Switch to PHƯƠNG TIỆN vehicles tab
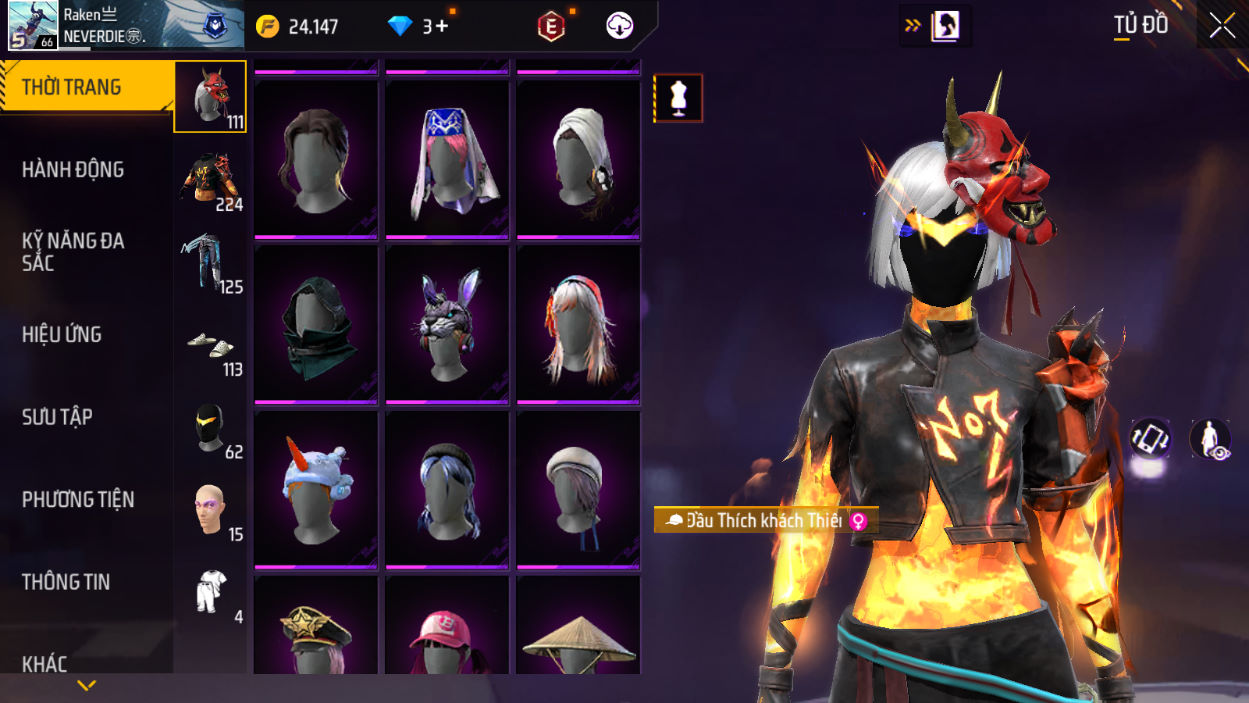This screenshot has width=1249, height=703. [x=78, y=500]
